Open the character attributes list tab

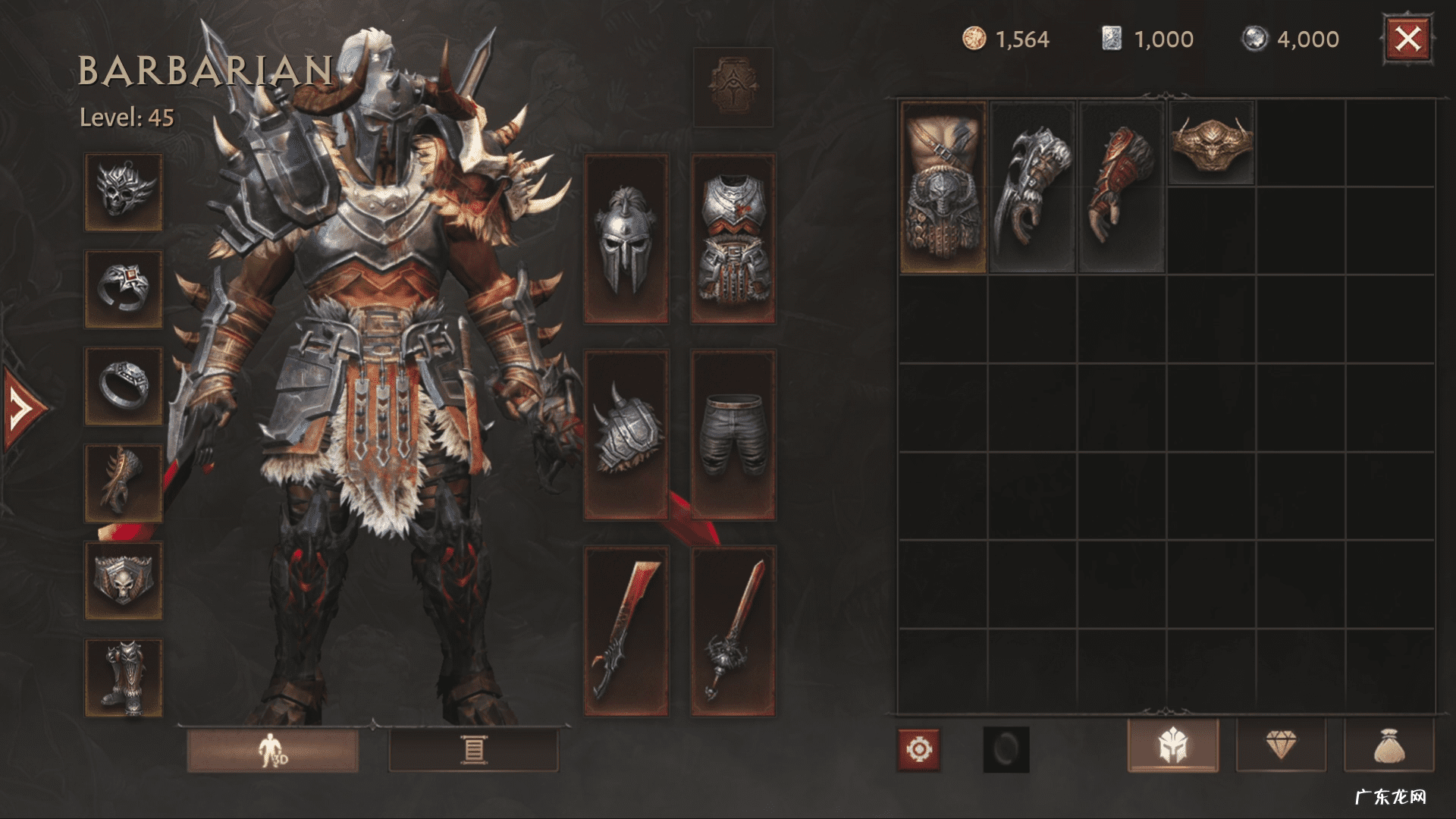(473, 750)
